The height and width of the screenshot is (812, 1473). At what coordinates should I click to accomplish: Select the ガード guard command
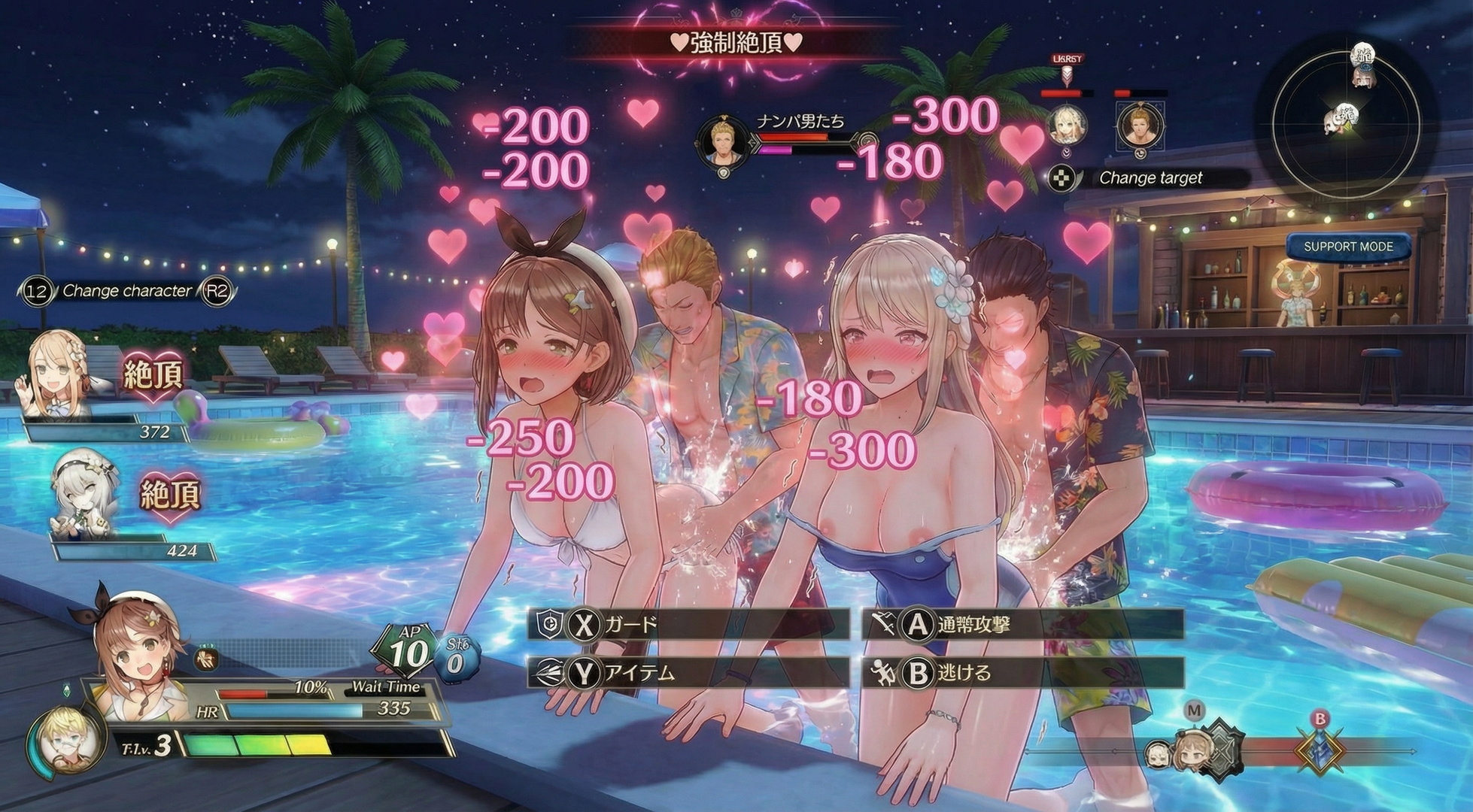click(688, 625)
